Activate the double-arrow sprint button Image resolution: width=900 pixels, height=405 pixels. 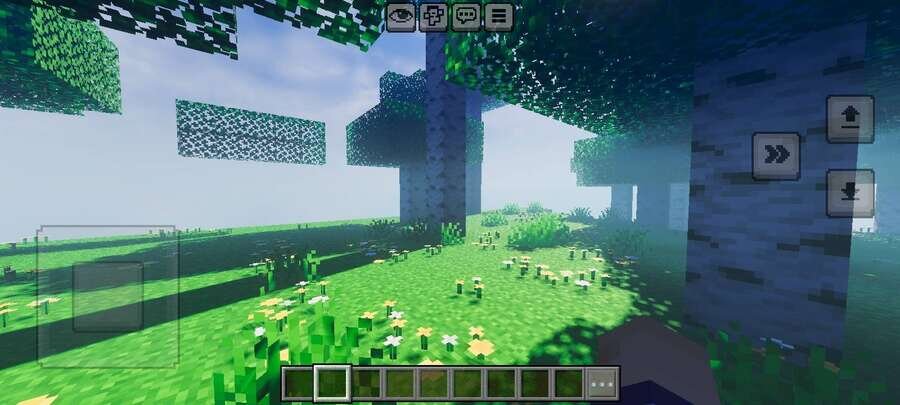point(776,155)
